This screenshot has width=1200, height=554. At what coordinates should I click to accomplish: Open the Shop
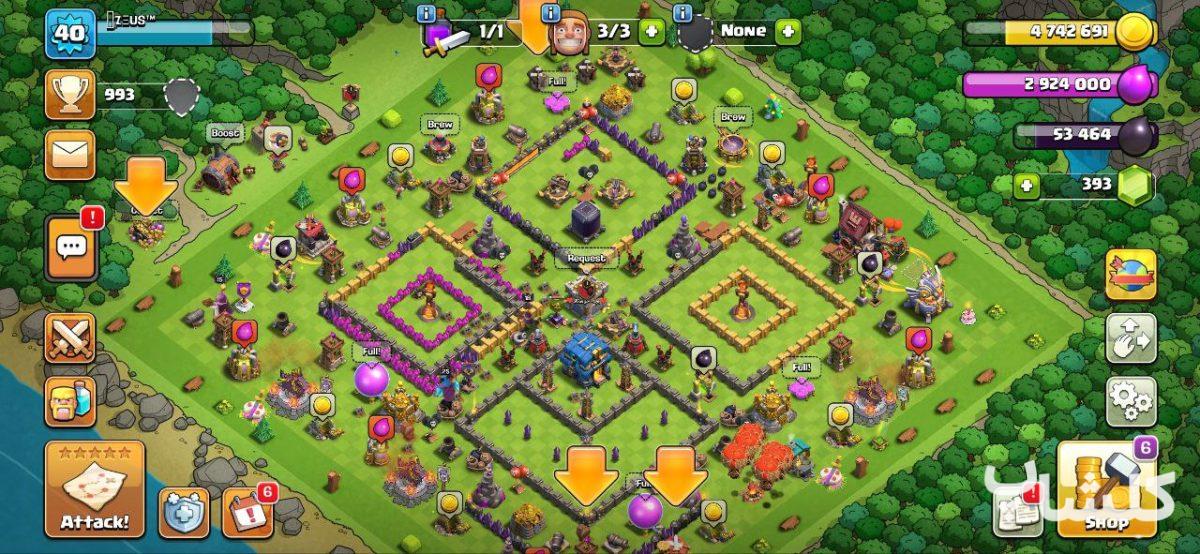point(1107,489)
